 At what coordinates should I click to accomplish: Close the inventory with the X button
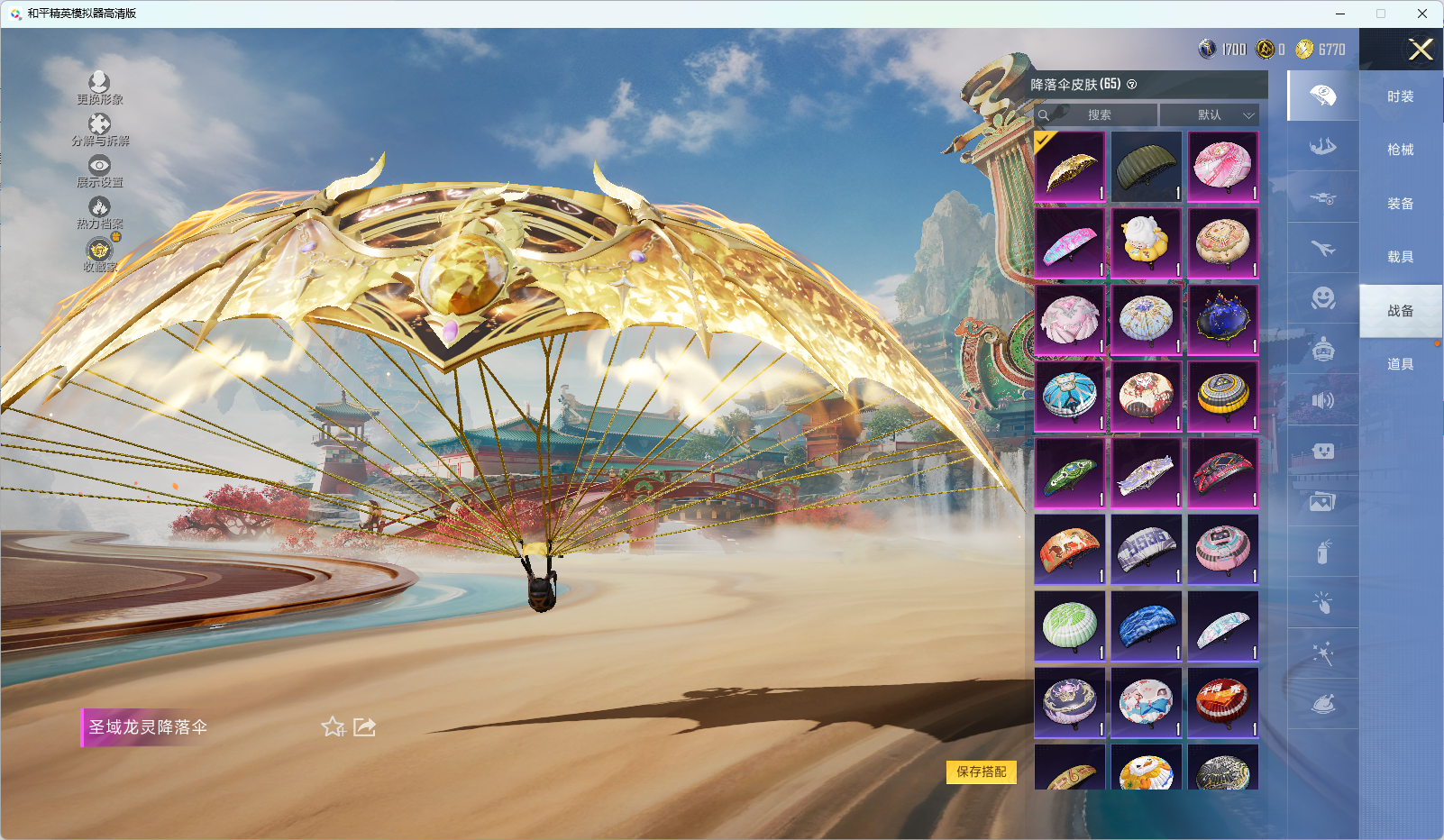pos(1421,50)
